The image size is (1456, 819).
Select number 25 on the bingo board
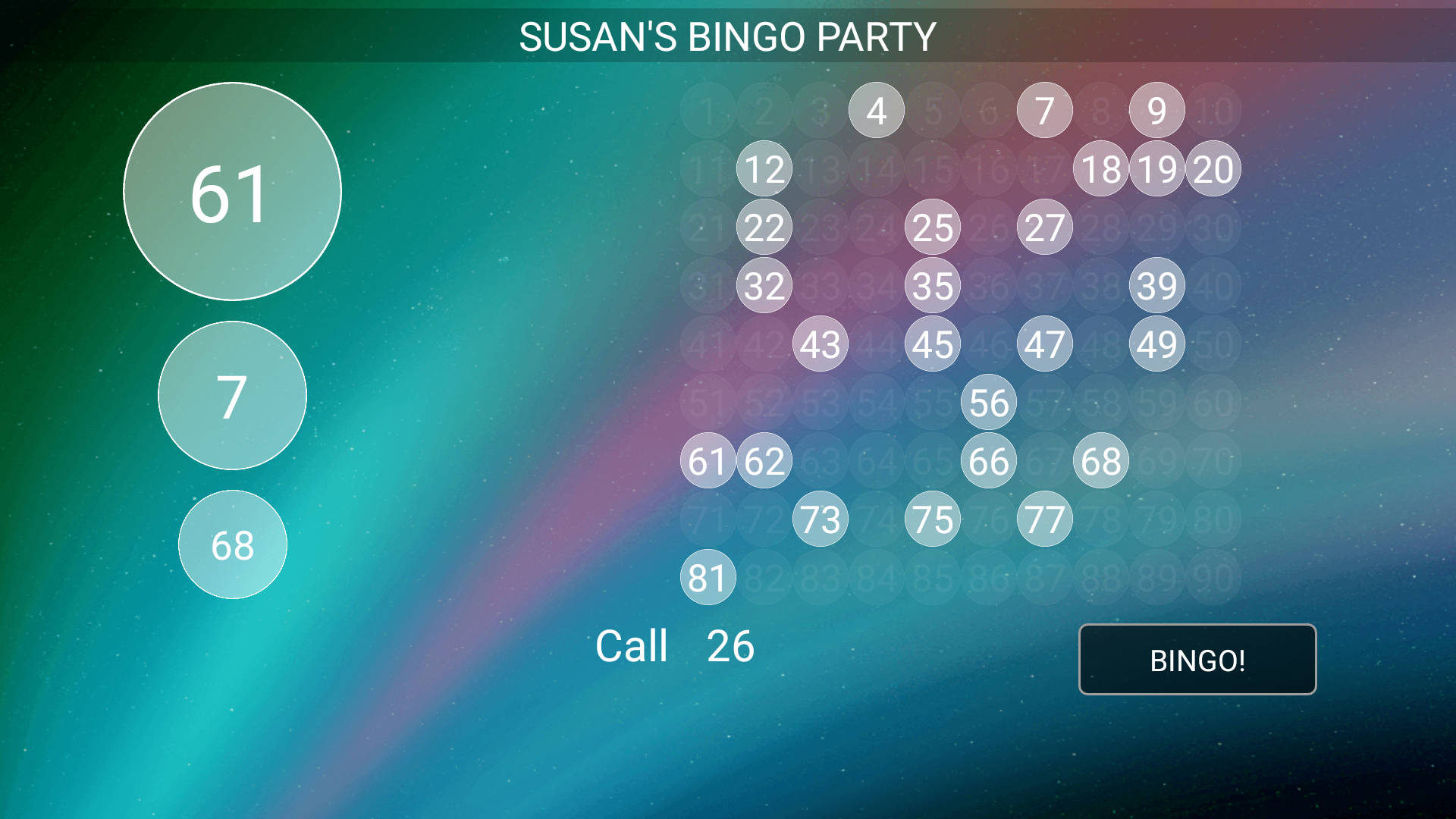(932, 227)
